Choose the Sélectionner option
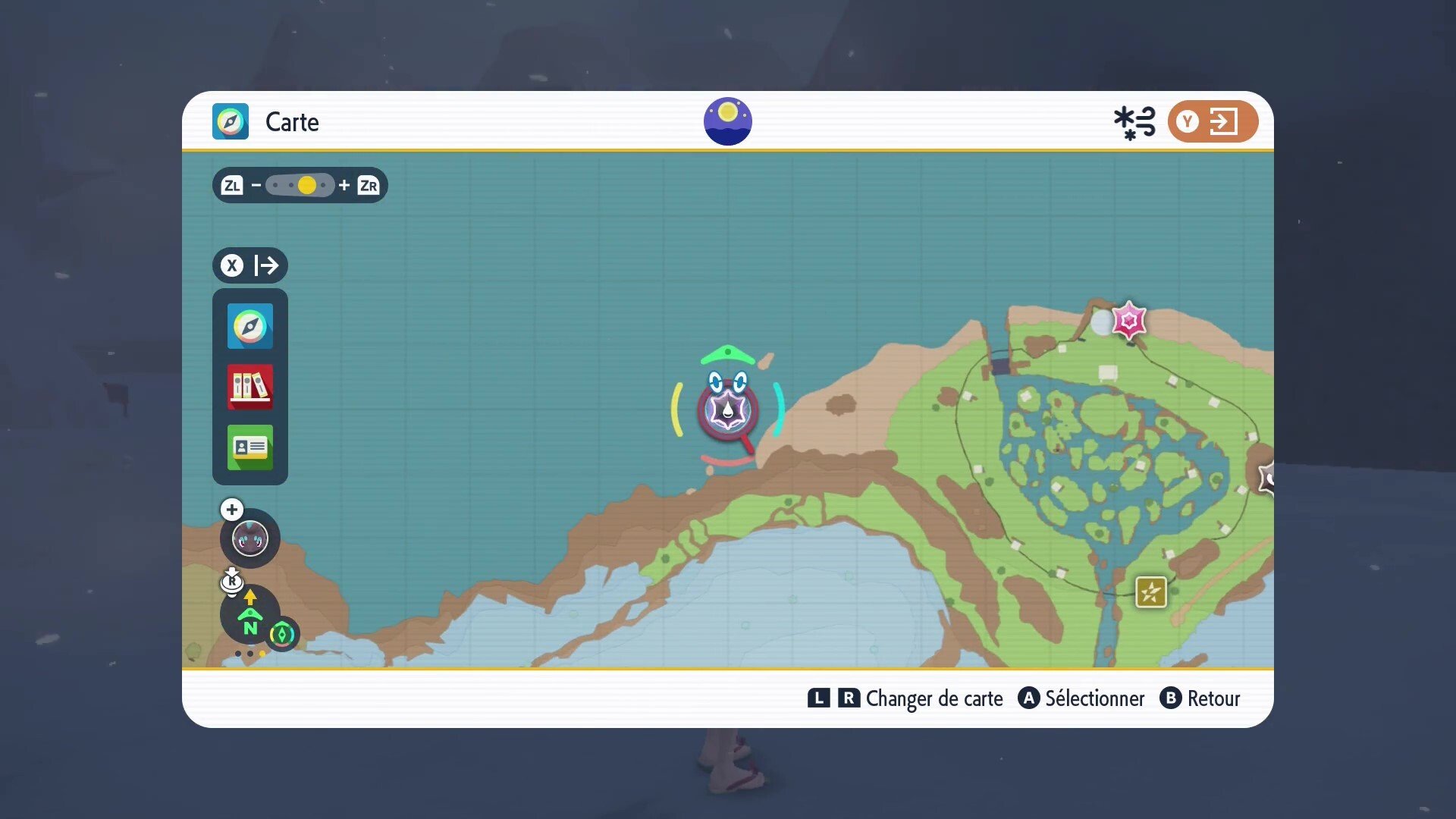The image size is (1456, 819). 1081,698
